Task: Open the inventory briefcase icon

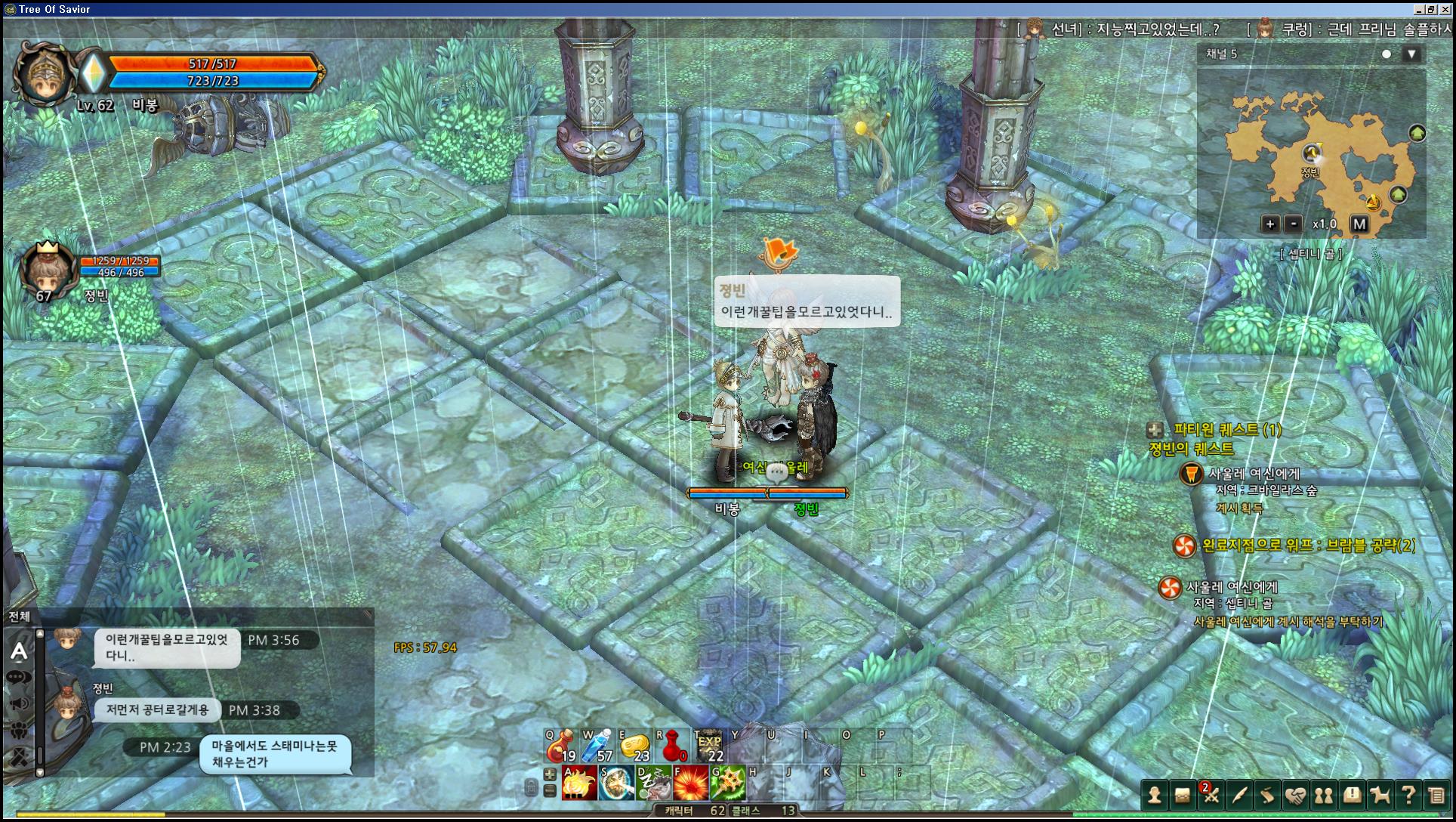Action: pos(1182,795)
